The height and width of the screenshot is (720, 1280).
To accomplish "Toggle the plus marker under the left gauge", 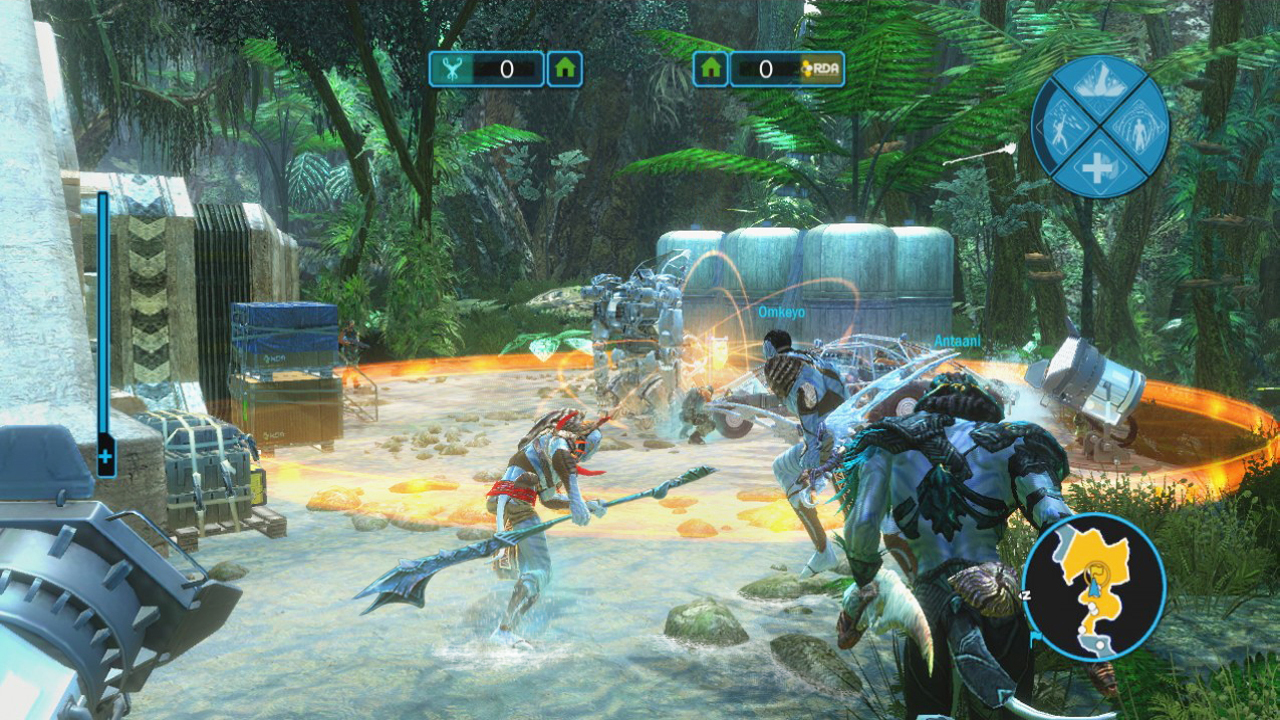I will [103, 458].
